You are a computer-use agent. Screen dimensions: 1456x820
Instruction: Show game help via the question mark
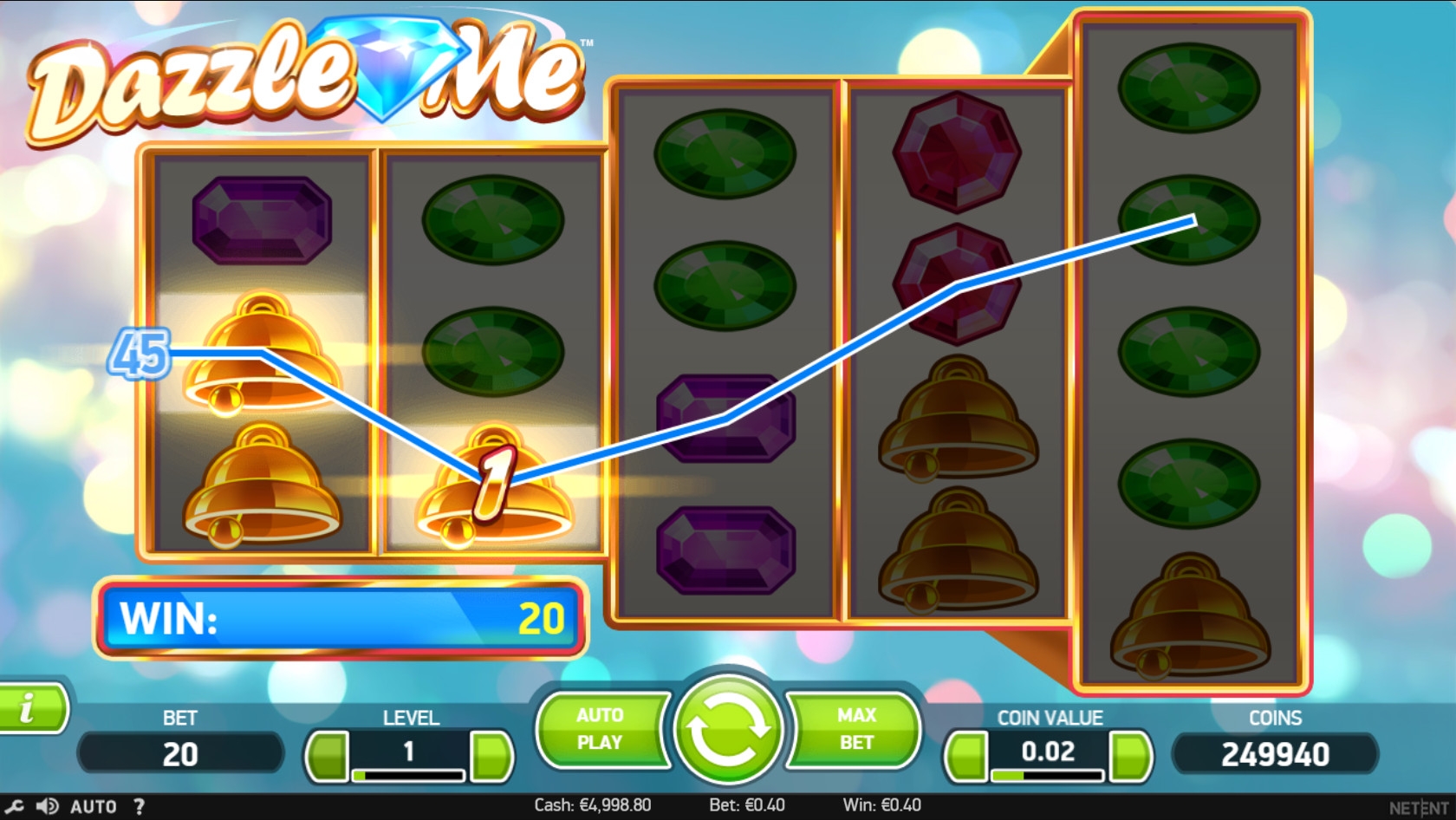139,807
